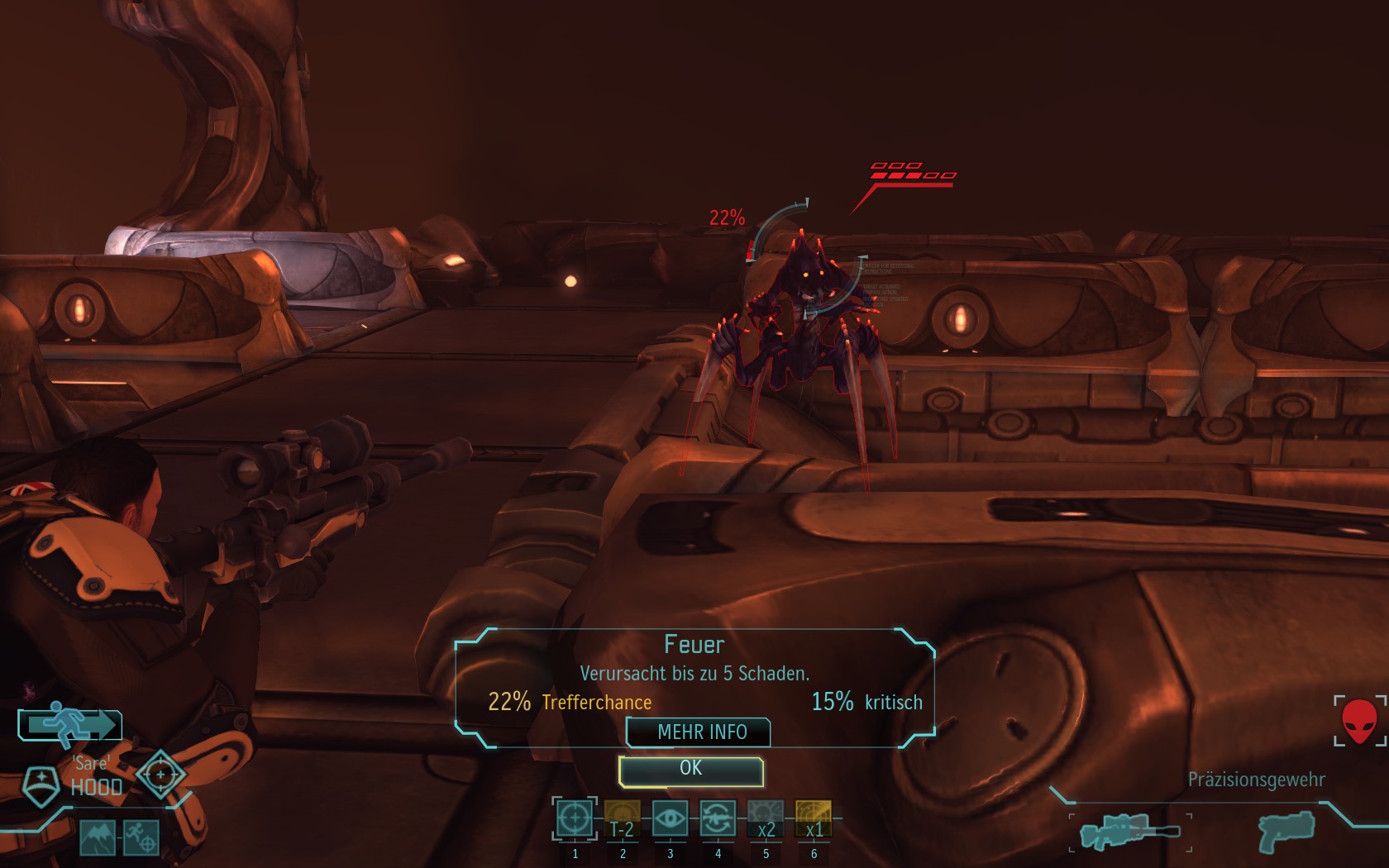This screenshot has width=1389, height=868.
Task: Click the running man arrow button
Action: [71, 725]
